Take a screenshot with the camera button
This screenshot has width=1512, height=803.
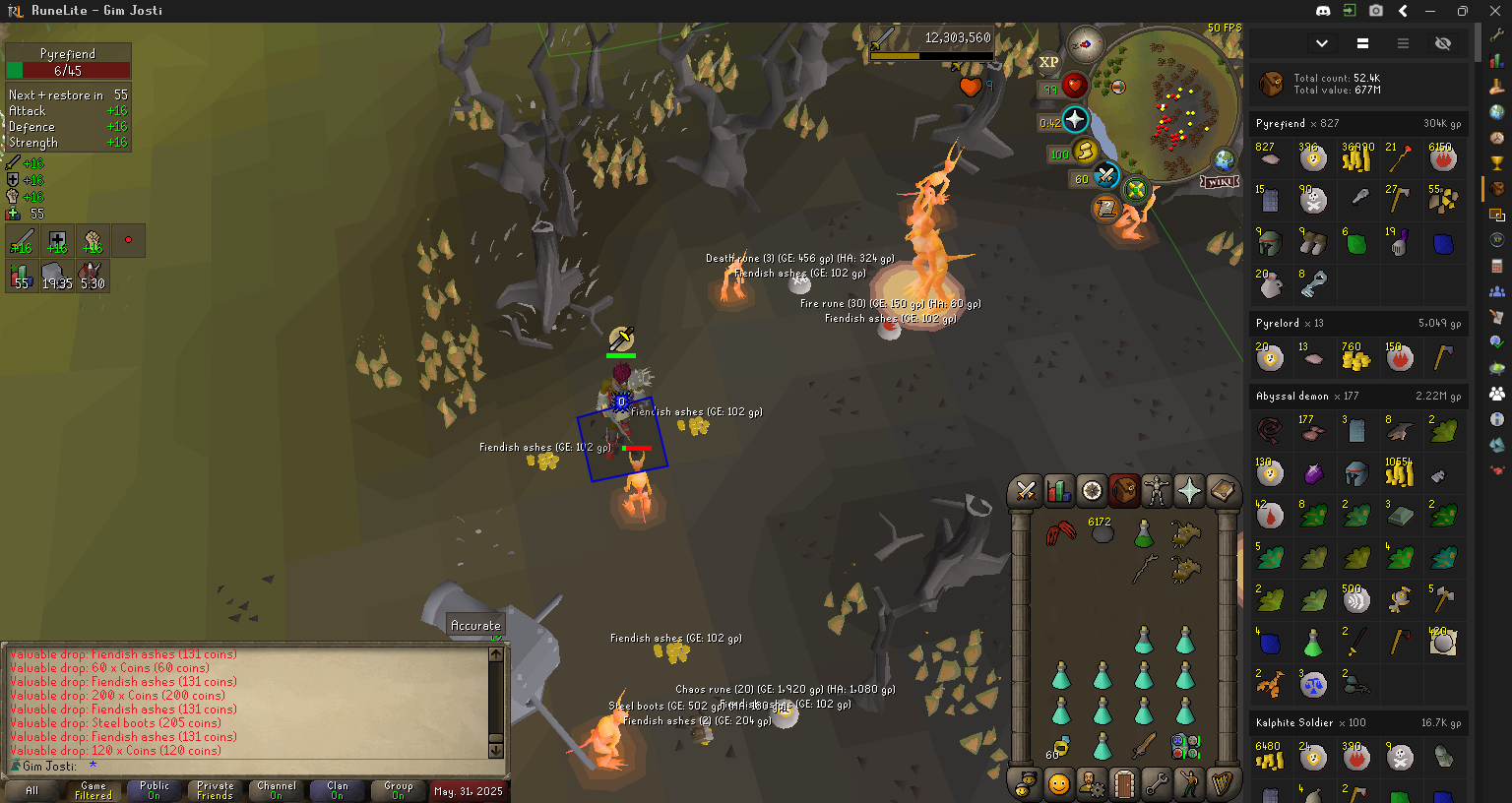(1376, 11)
